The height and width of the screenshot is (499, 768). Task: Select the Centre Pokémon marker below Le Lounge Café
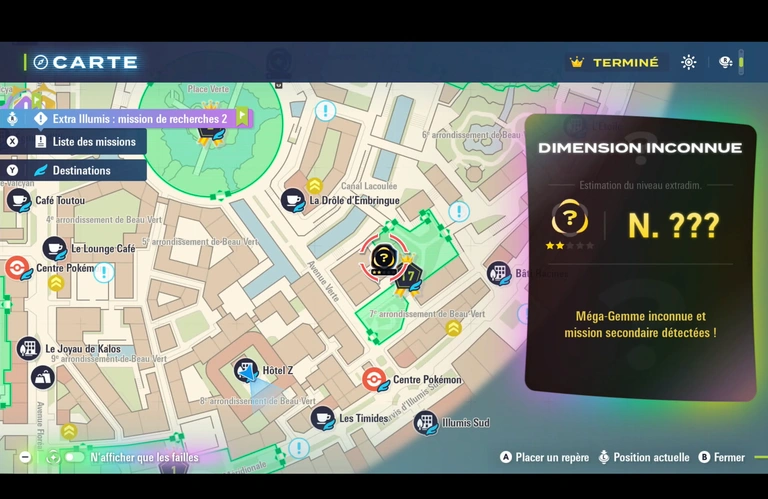17,268
